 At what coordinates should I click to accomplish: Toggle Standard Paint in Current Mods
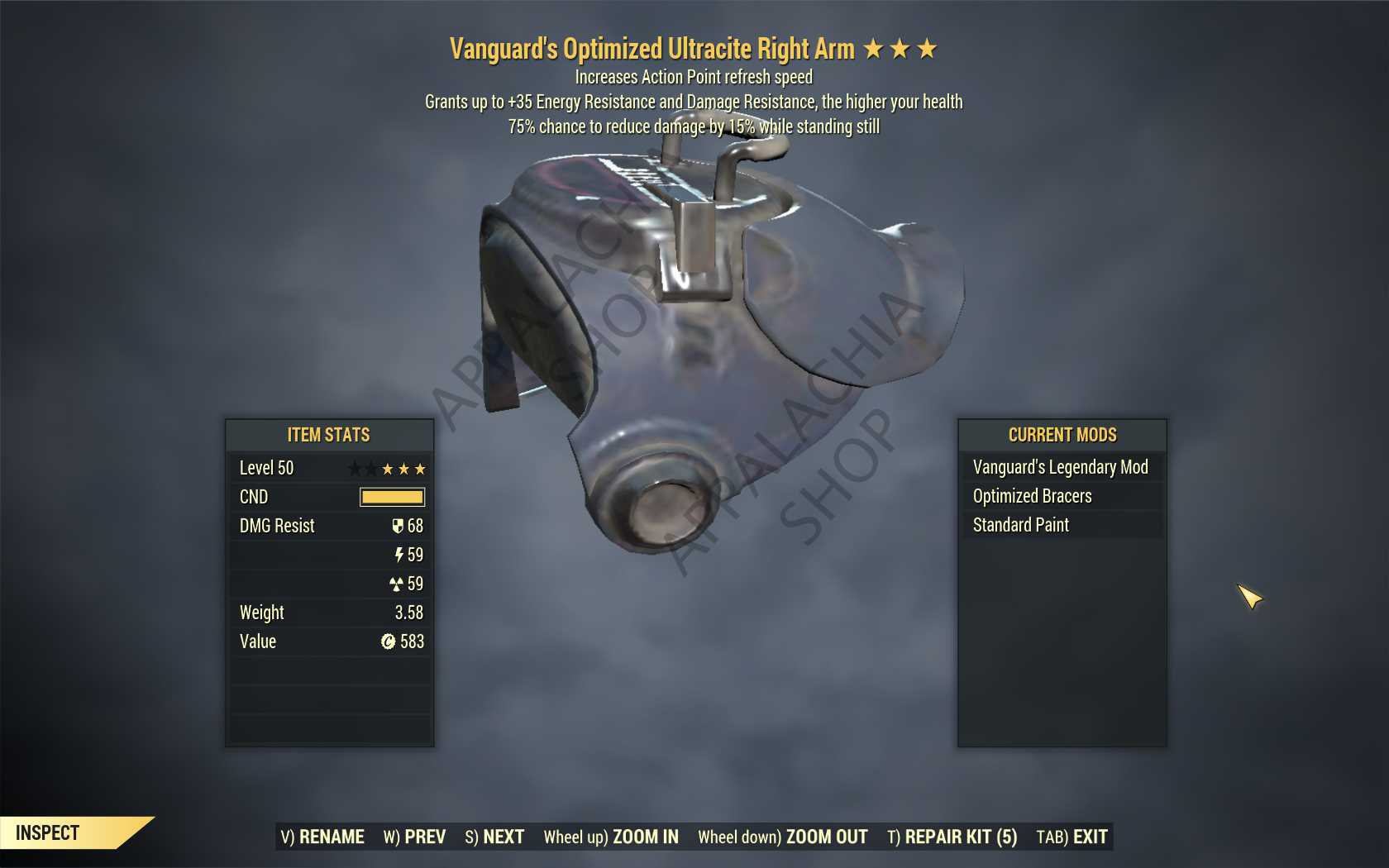tap(1020, 525)
